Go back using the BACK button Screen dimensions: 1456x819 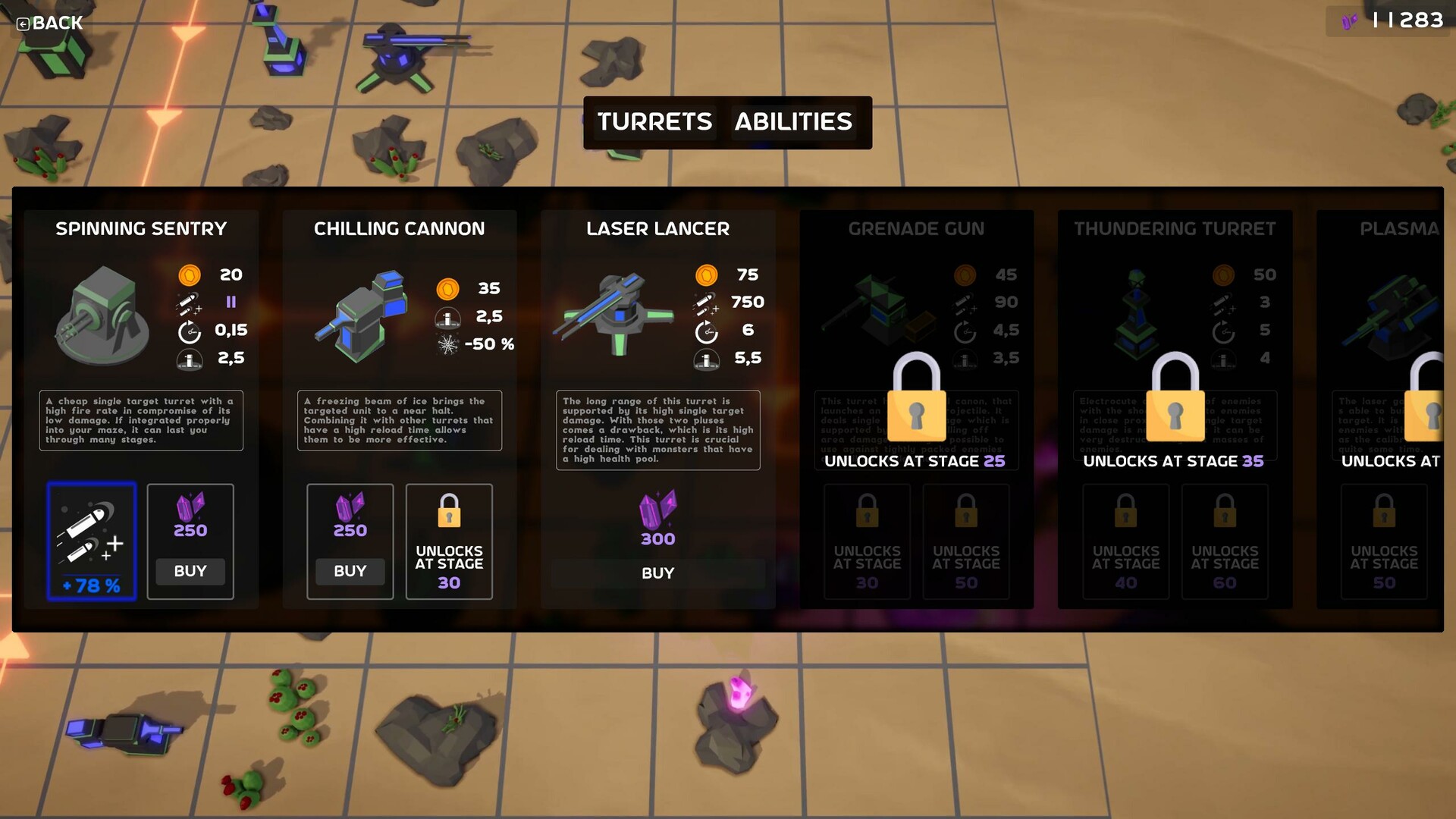pyautogui.click(x=50, y=23)
